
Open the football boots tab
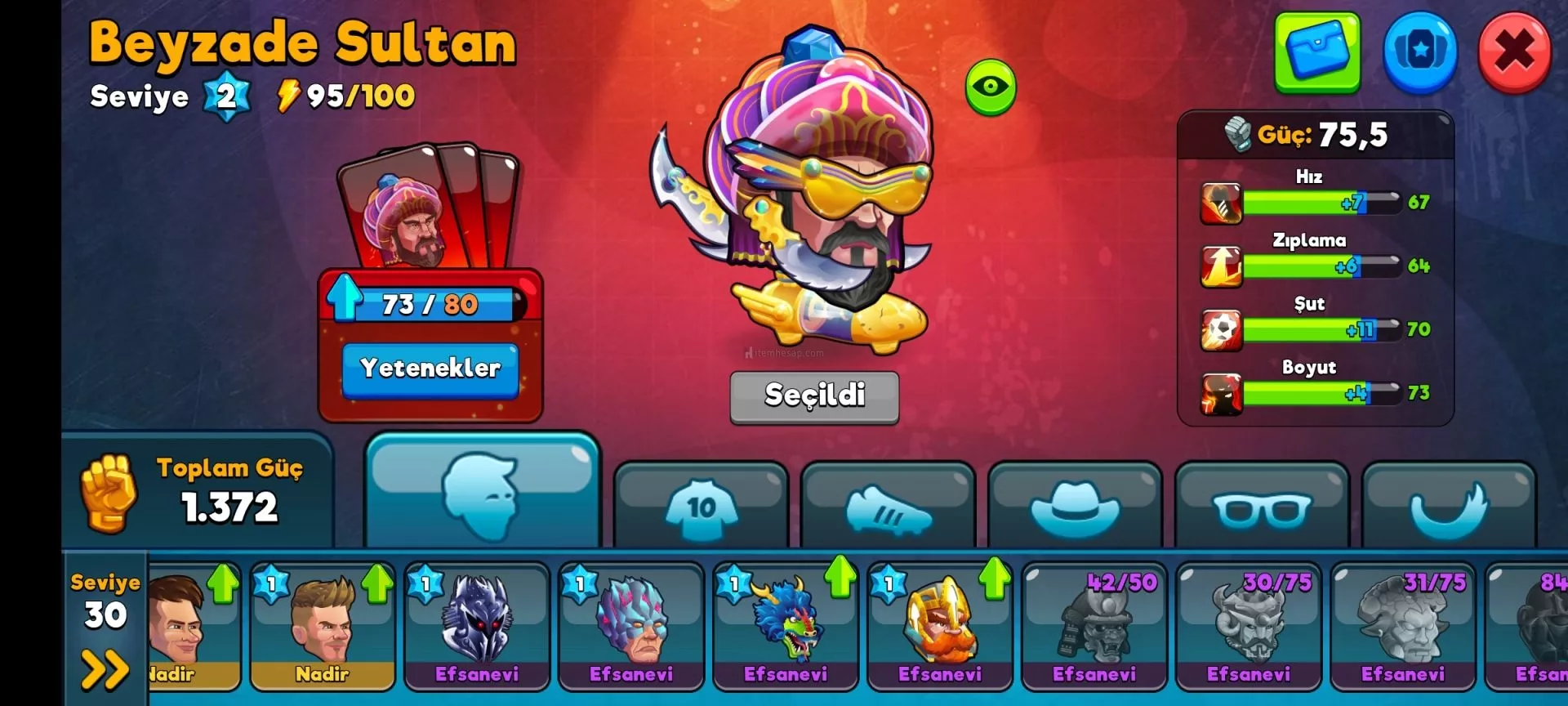888,508
